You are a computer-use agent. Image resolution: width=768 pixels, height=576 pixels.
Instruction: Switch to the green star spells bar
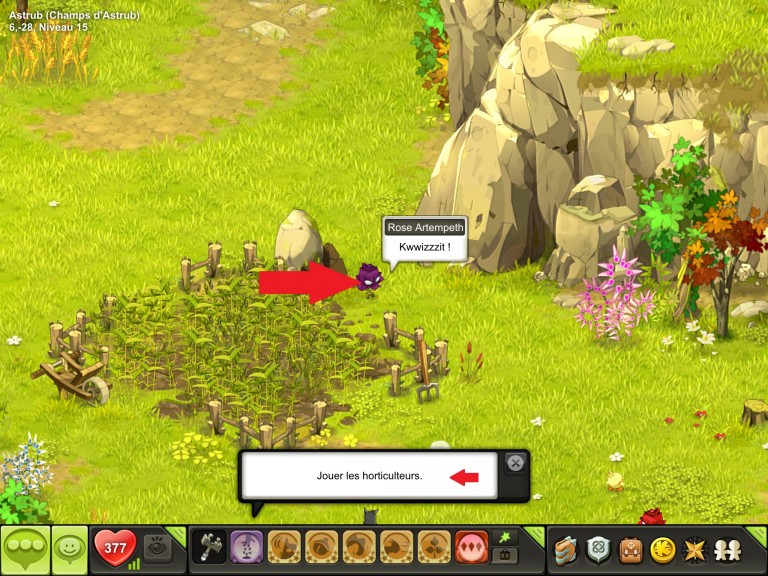[505, 539]
